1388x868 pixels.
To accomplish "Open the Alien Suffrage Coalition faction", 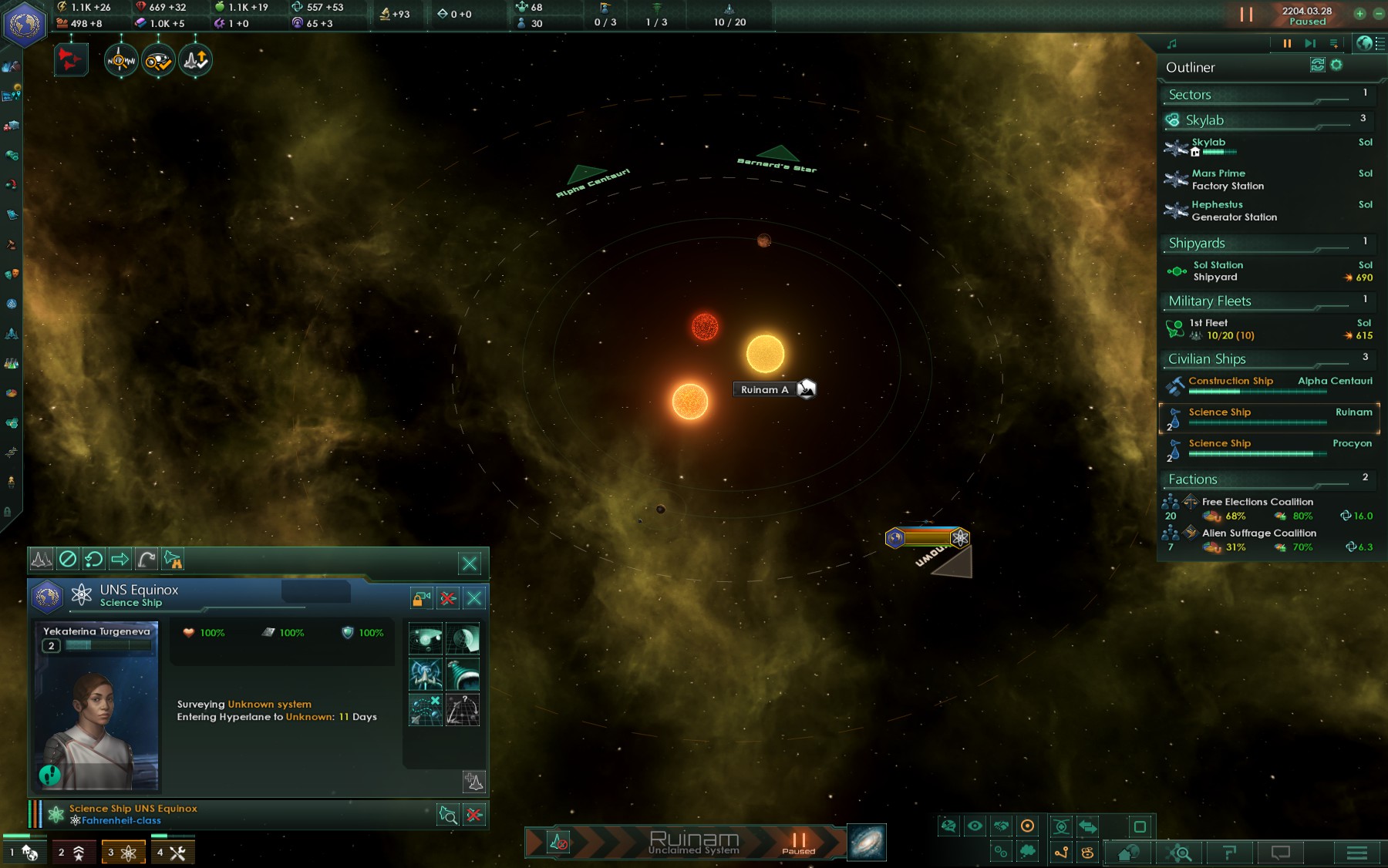I will (1270, 540).
